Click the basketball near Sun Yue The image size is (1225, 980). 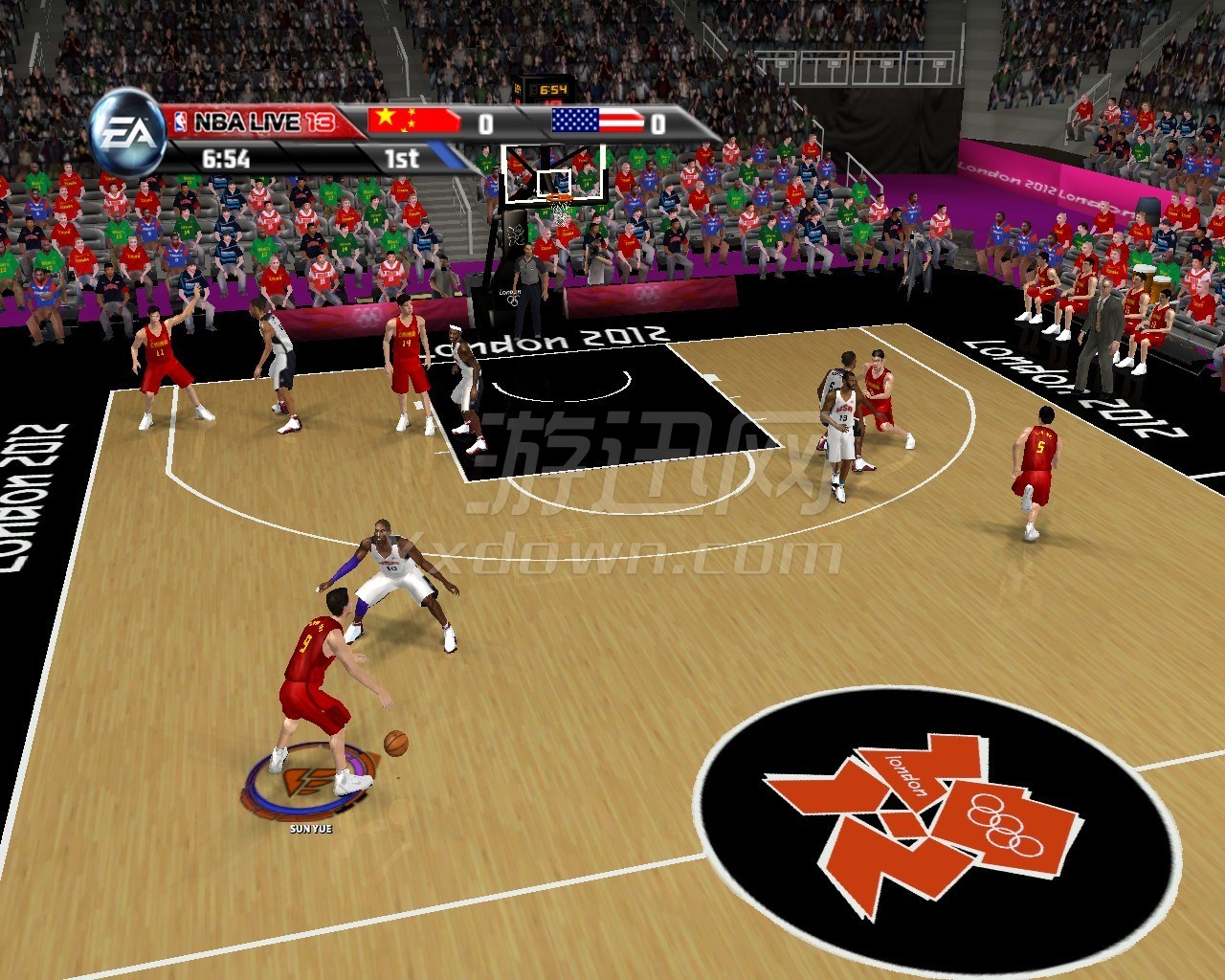tap(395, 745)
